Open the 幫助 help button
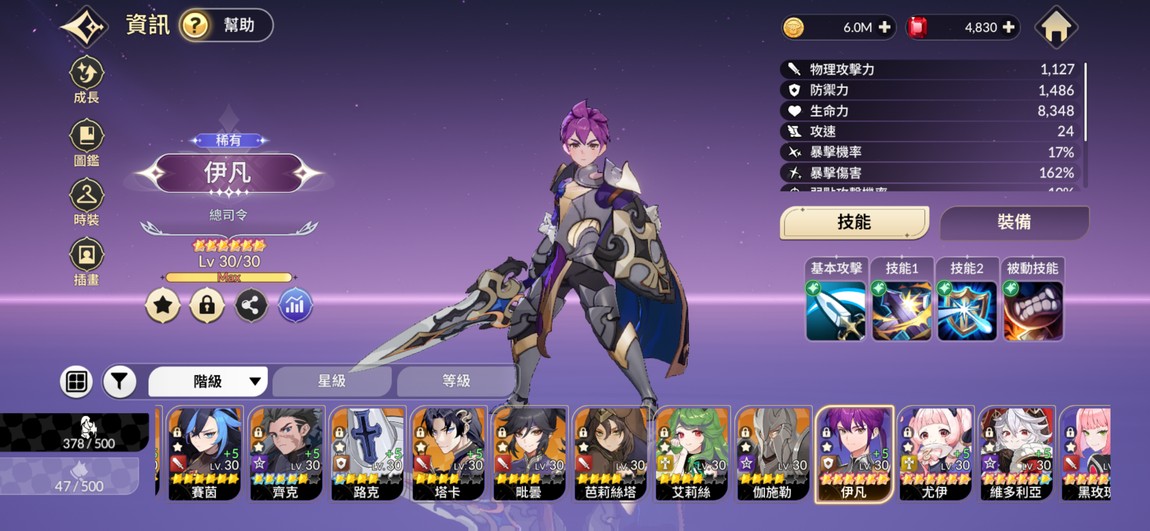This screenshot has width=1150, height=531. 226,25
